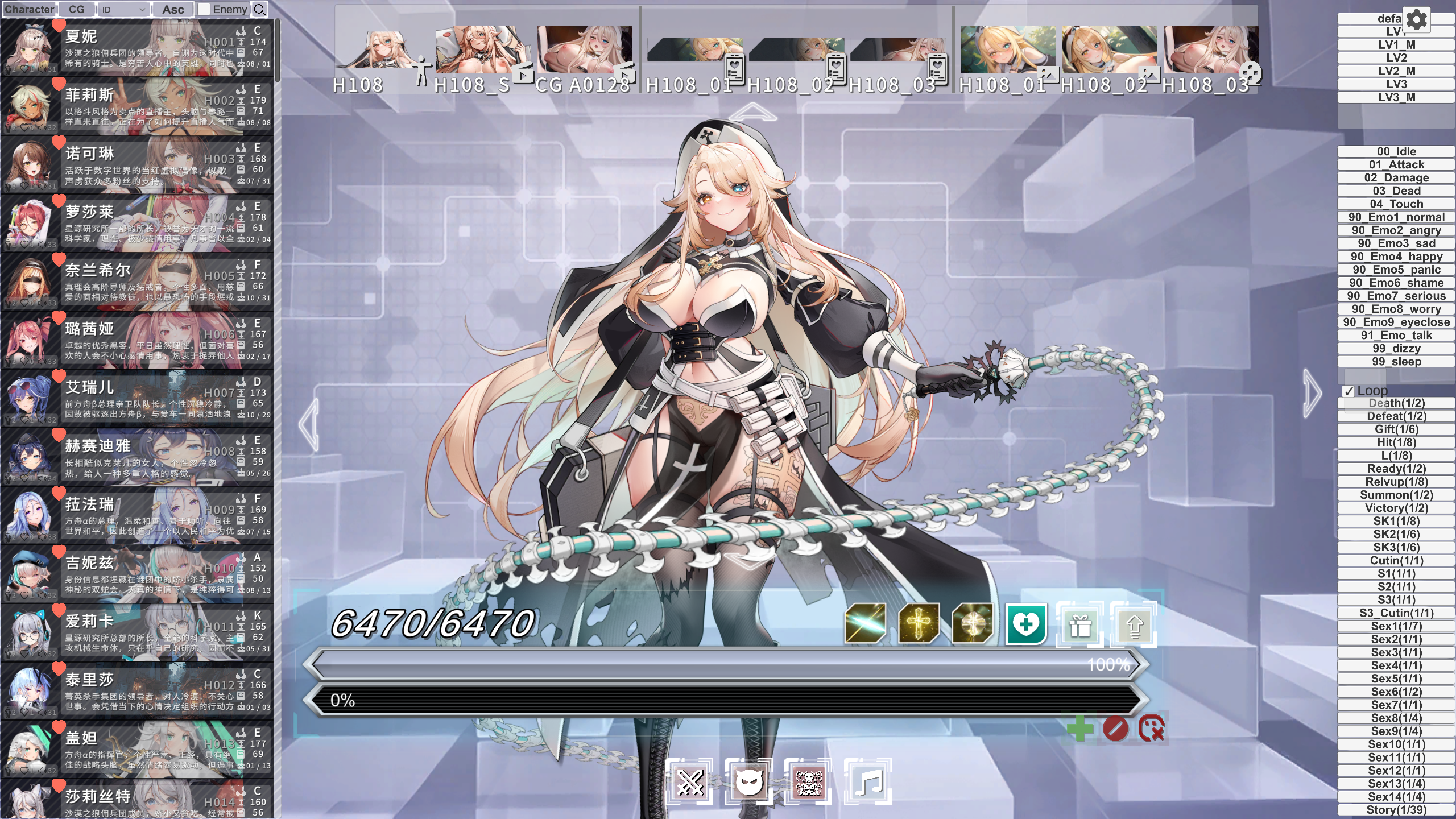Open the gift box icon near the HP bar
This screenshot has width=1456, height=819.
pyautogui.click(x=1079, y=623)
